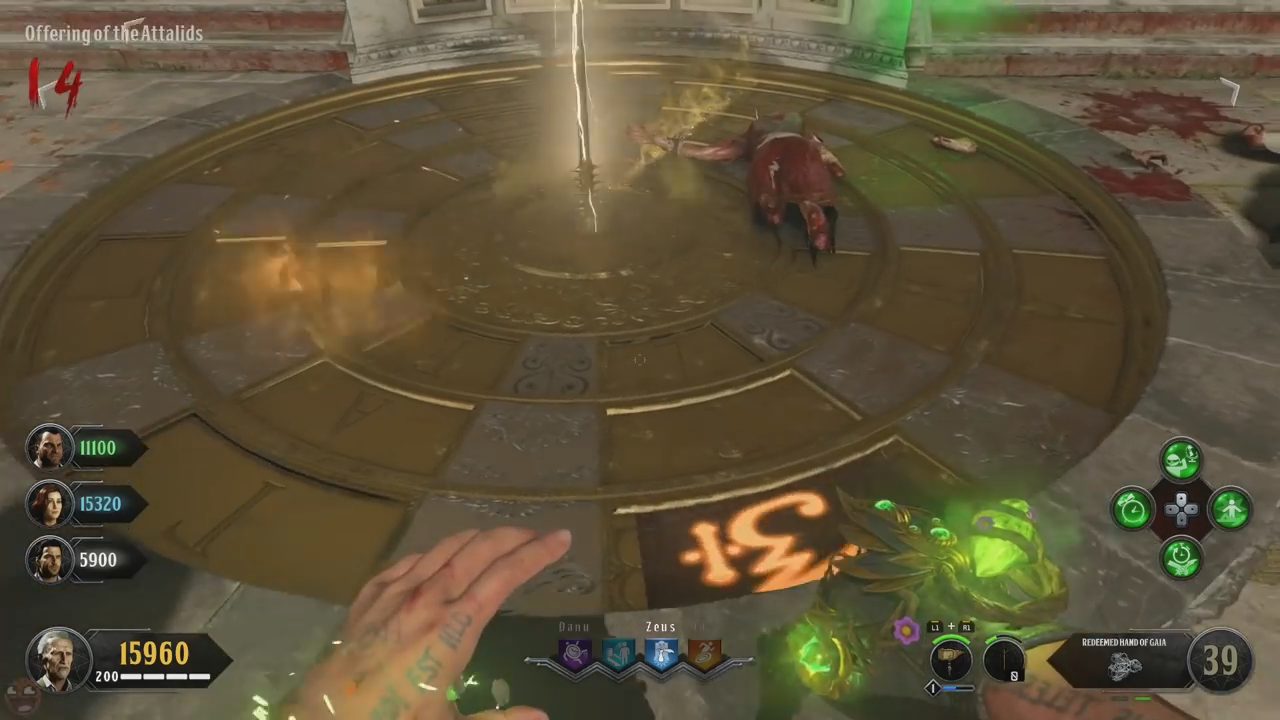Select the purple Danu perk icon

[576, 655]
